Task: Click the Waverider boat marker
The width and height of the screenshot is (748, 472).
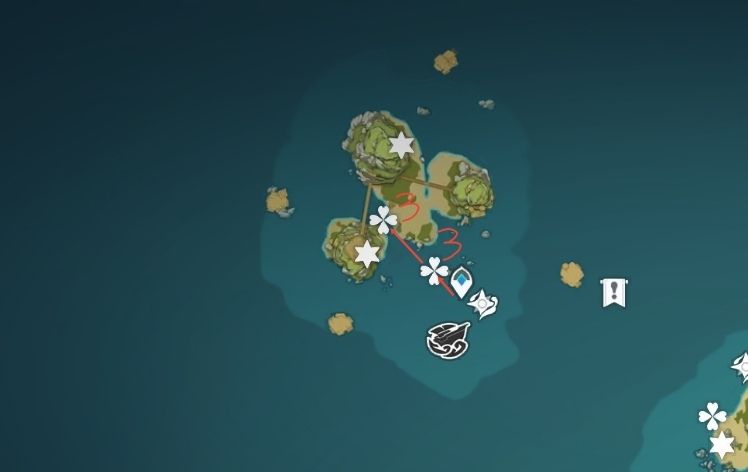Action: tap(446, 339)
